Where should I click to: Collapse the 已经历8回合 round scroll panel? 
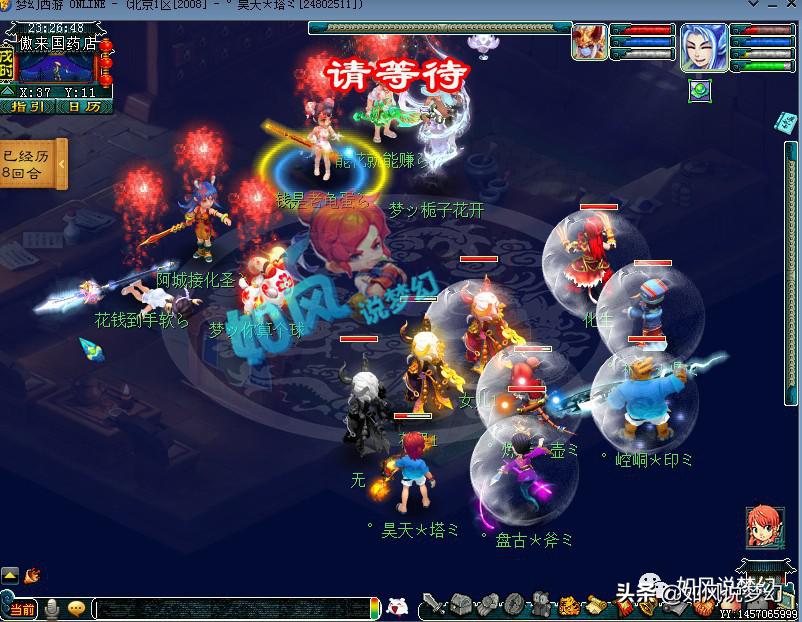tap(62, 164)
